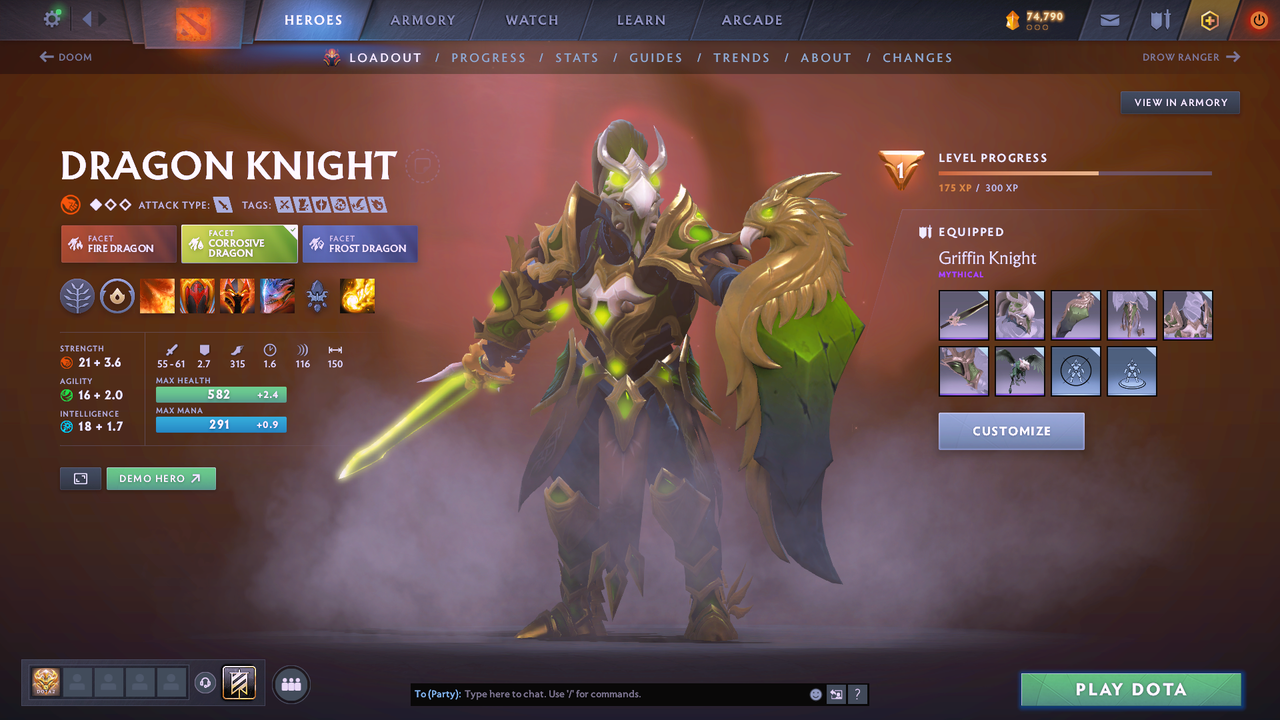Enable the Frost Dragon facet
Screen dimensions: 1280x720
pos(360,243)
